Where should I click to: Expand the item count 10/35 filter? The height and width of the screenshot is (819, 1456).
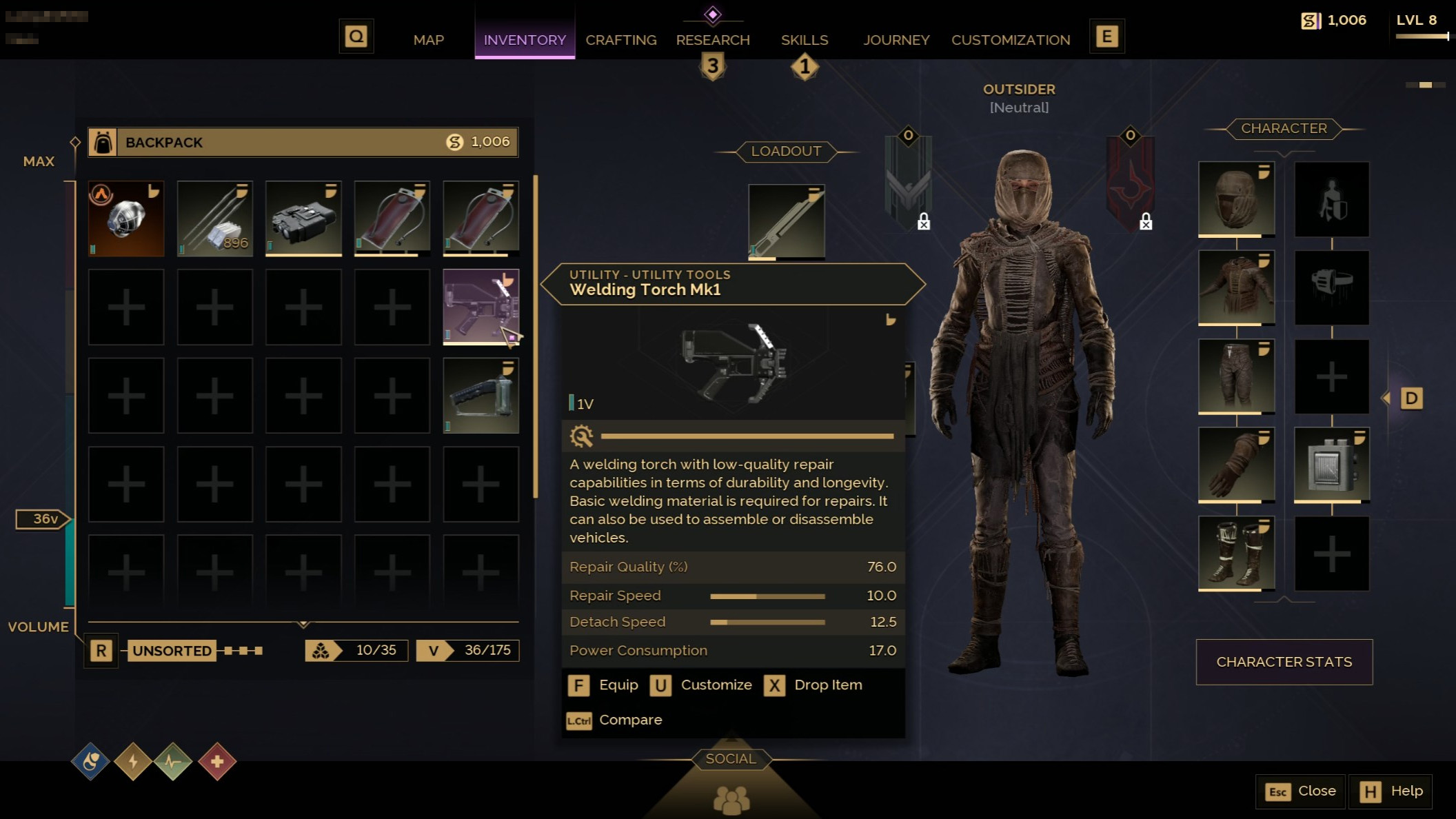356,650
